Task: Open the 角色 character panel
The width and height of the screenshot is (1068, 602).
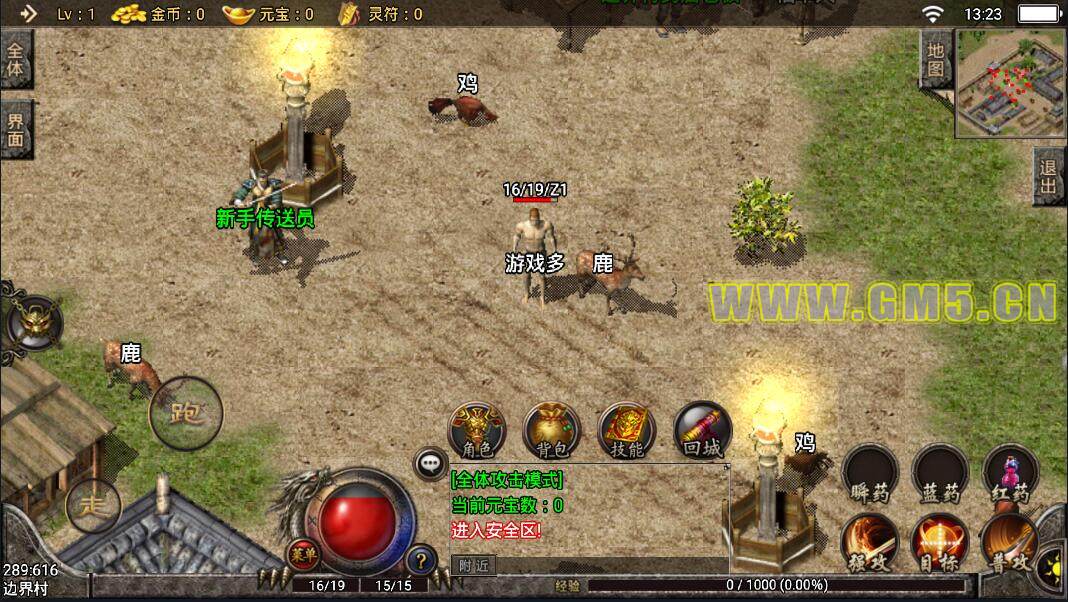Action: [x=476, y=431]
